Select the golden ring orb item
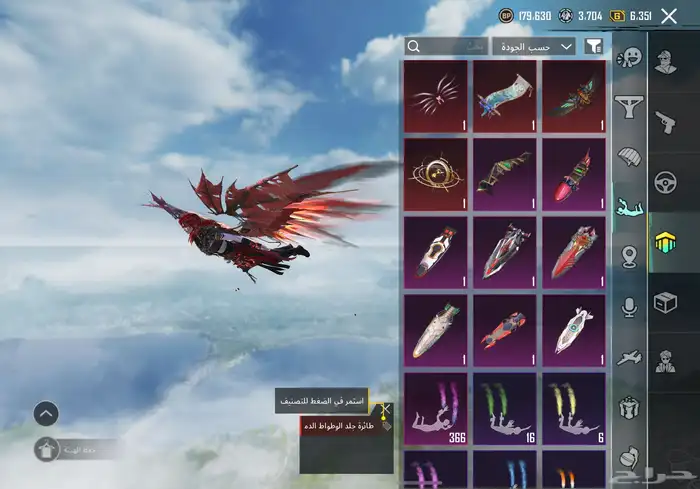This screenshot has width=700, height=489. (x=435, y=174)
